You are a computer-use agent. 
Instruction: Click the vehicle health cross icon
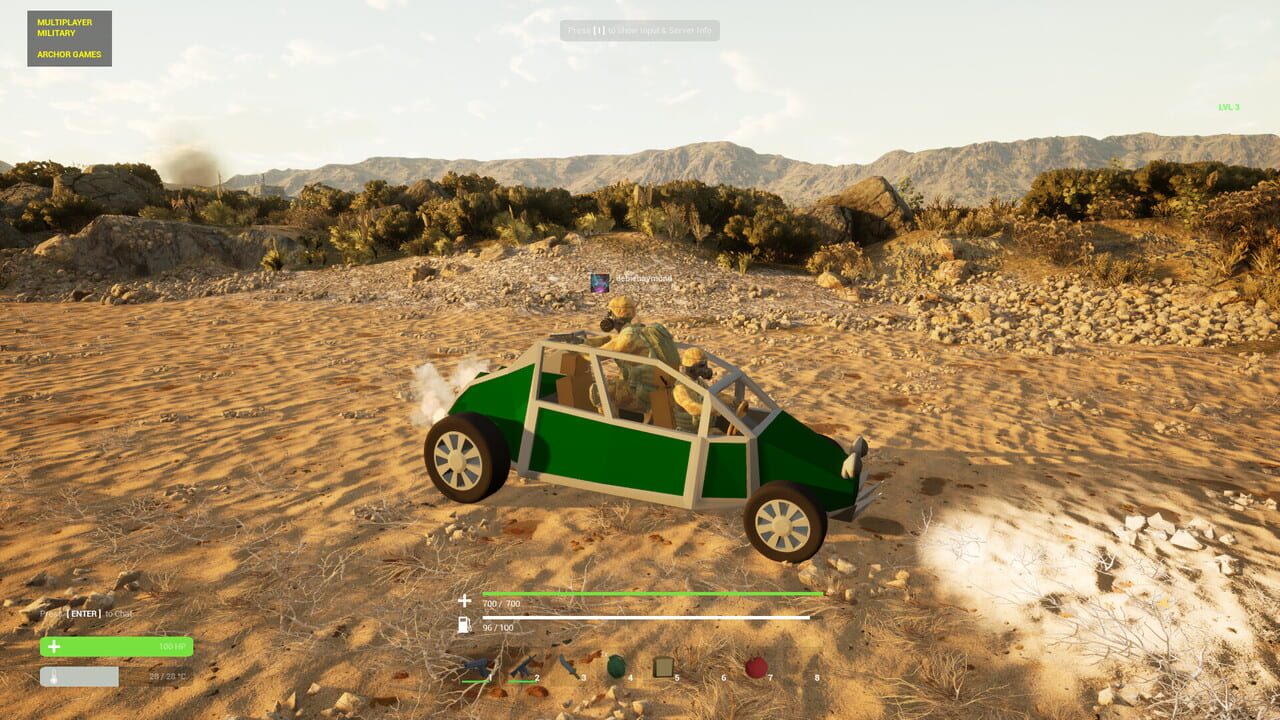pyautogui.click(x=465, y=600)
